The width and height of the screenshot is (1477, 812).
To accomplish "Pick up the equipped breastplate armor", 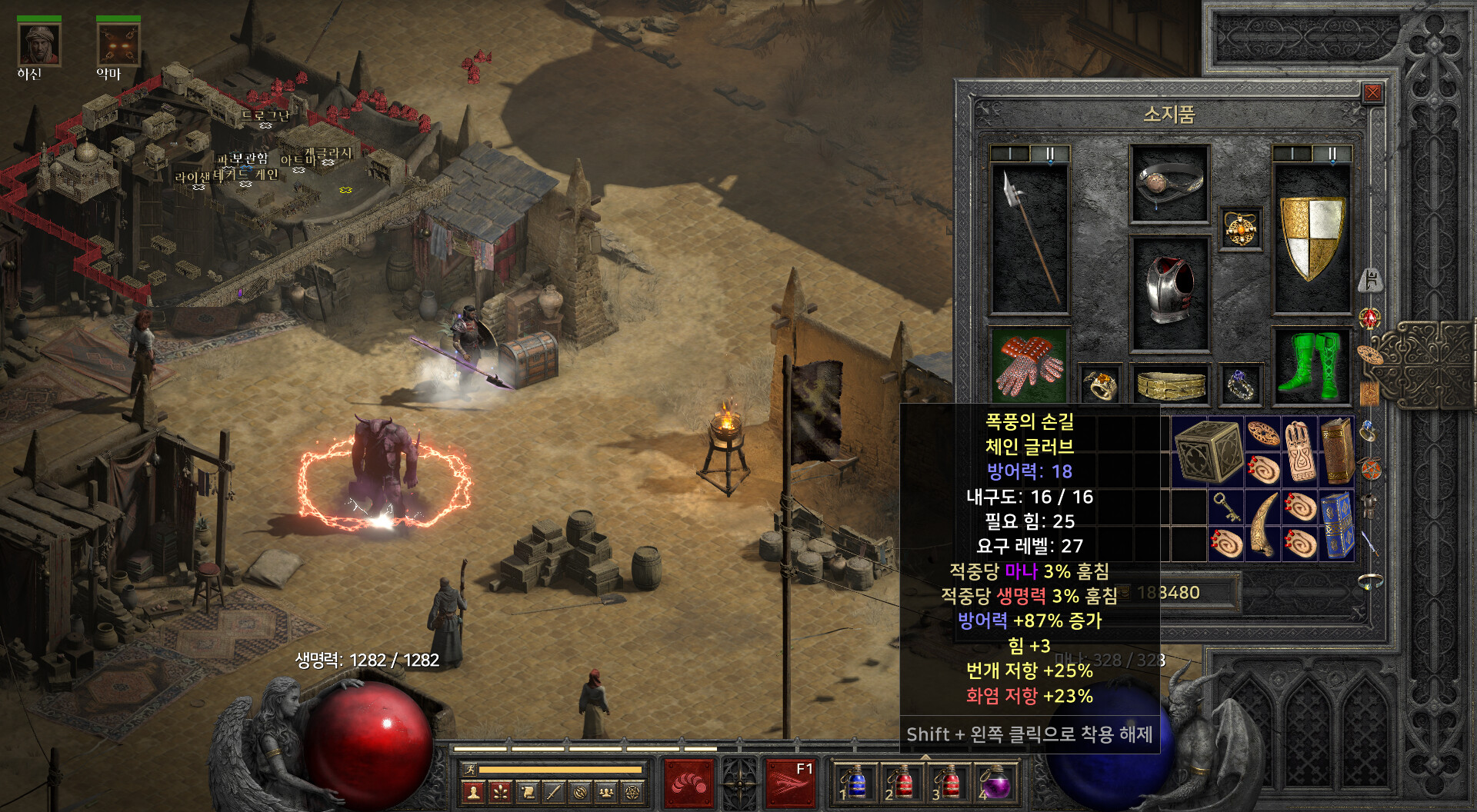I will click(x=1169, y=292).
